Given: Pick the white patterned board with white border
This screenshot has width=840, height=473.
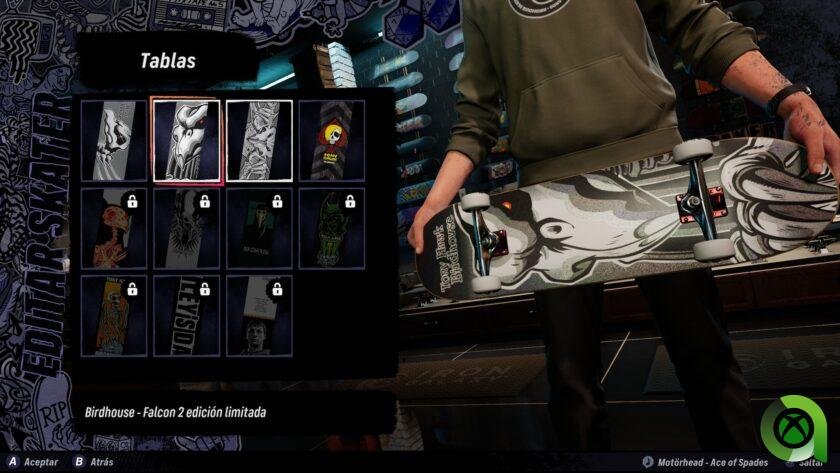Looking at the screenshot, I should 259,141.
